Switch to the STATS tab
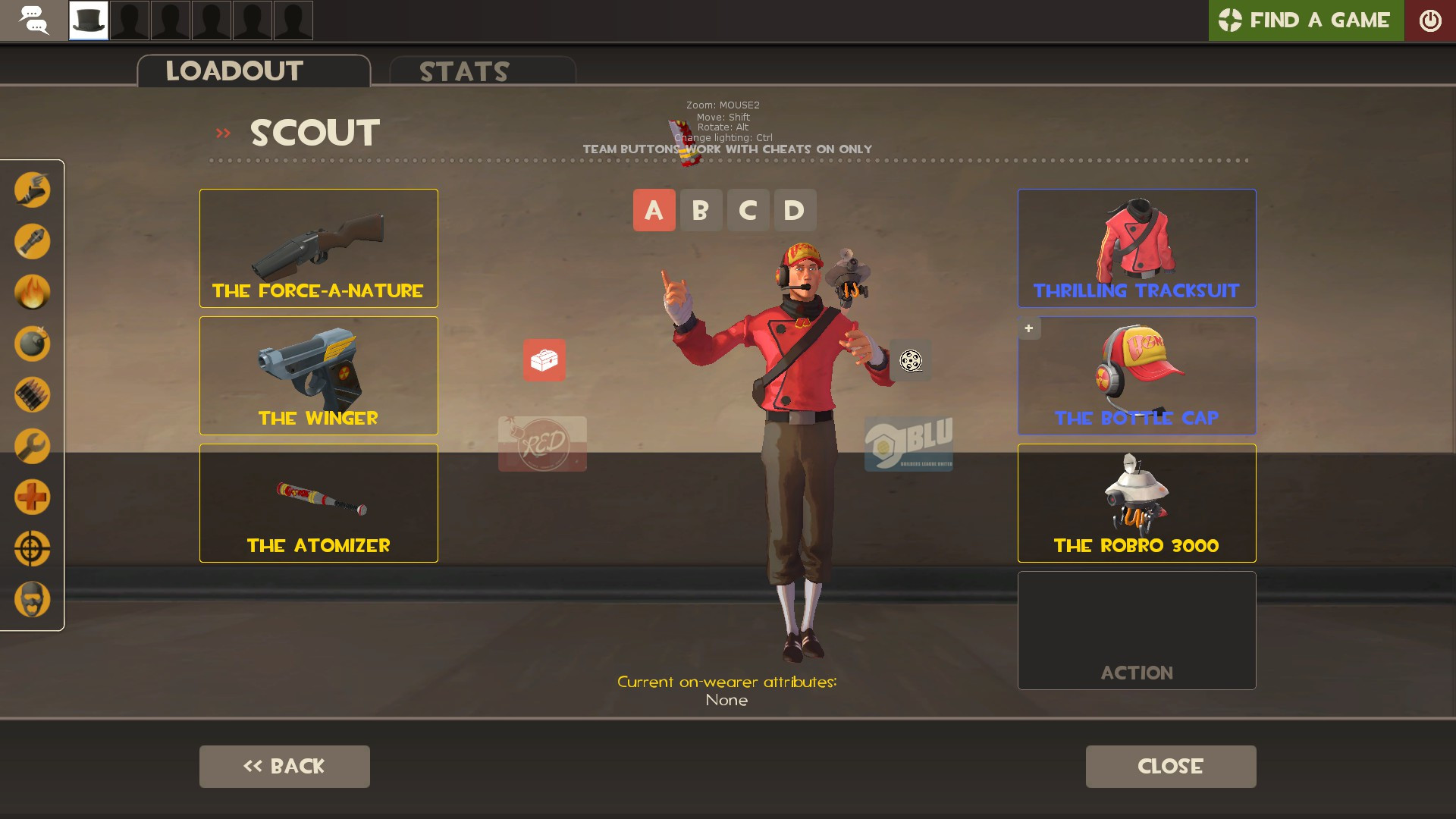 [464, 71]
